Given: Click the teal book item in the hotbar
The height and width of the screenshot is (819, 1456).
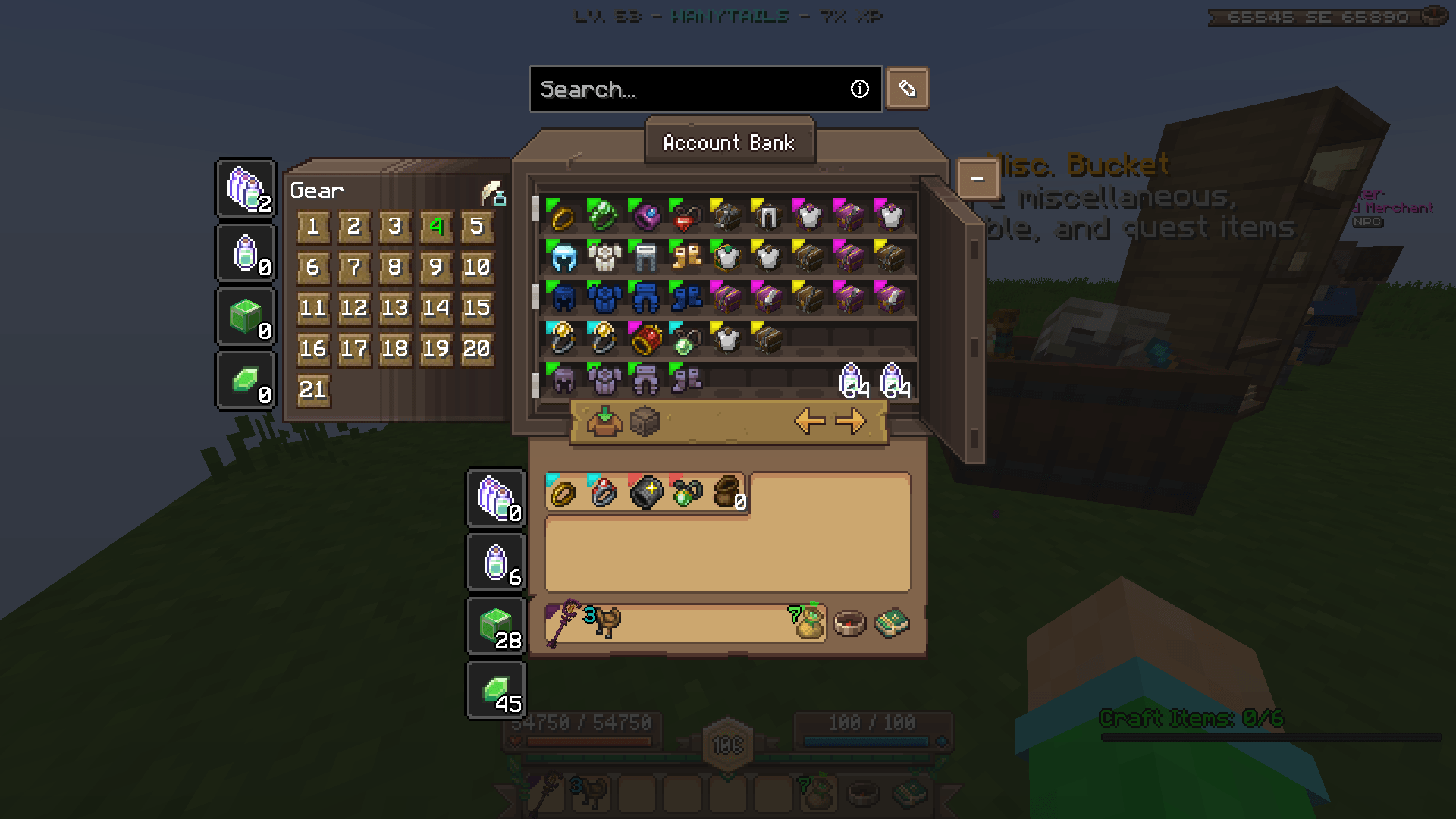Looking at the screenshot, I should pos(893,622).
